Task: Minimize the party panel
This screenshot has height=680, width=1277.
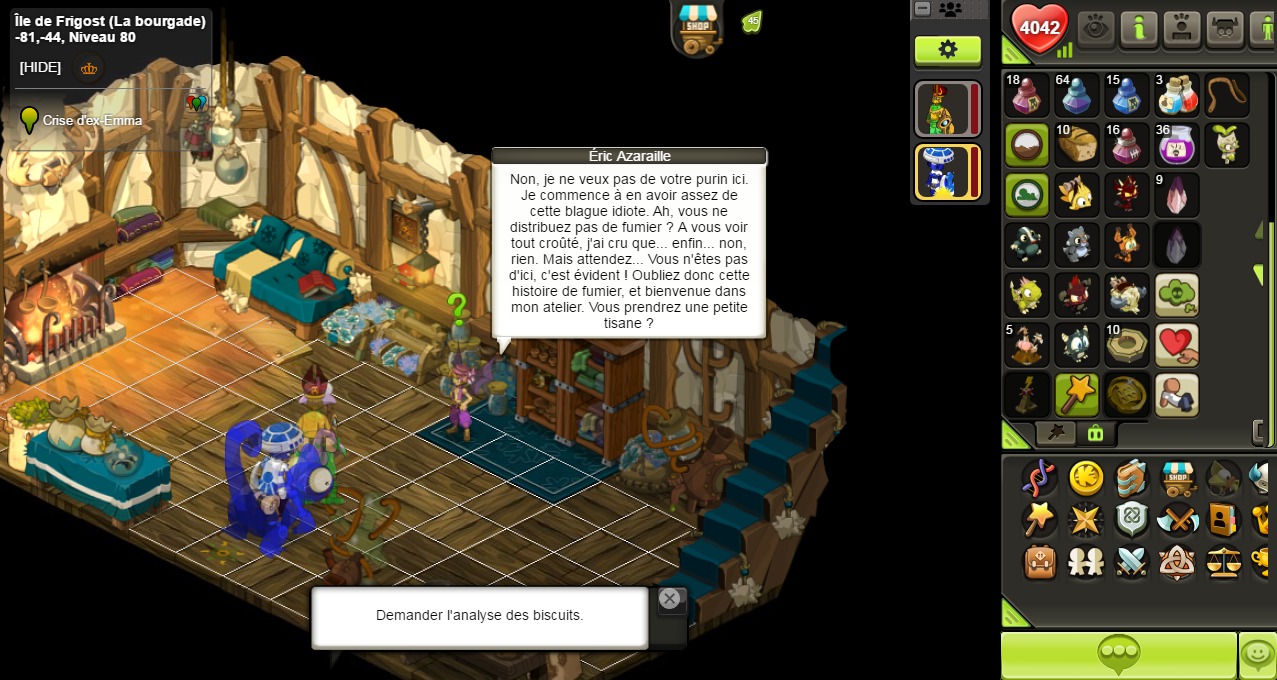Action: click(x=923, y=9)
